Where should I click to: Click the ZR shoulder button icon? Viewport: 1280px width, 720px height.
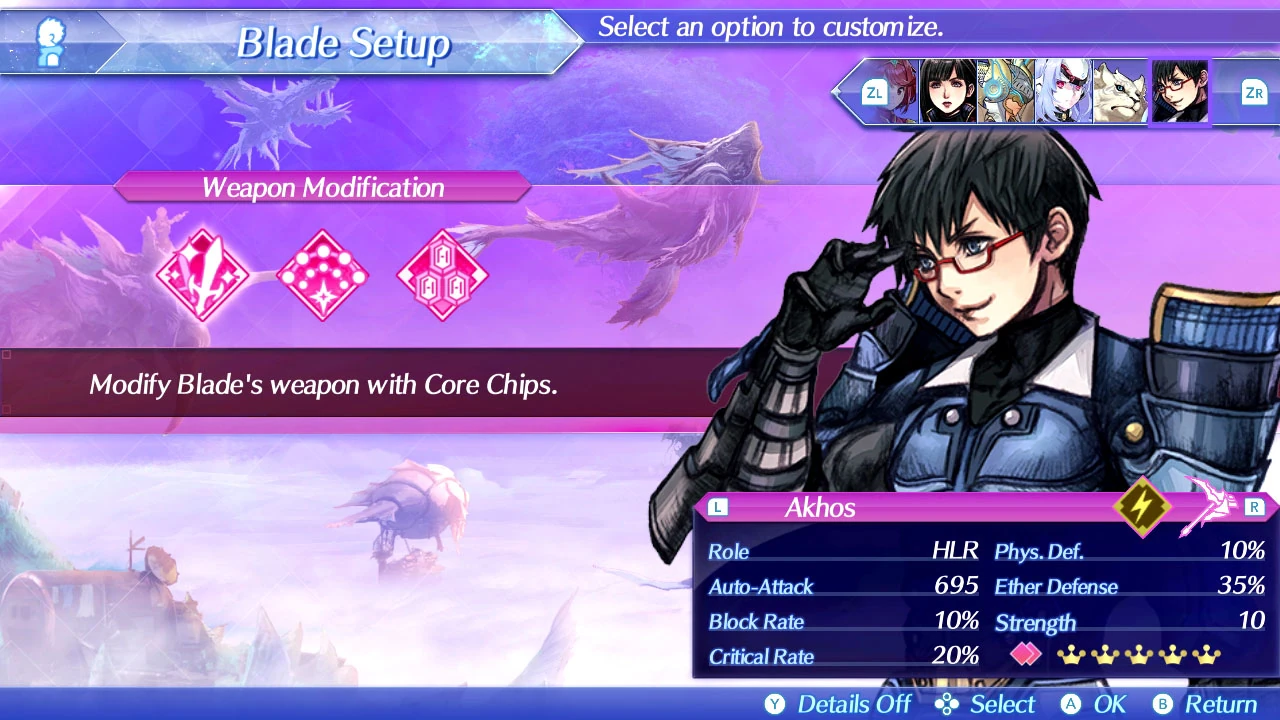1253,92
